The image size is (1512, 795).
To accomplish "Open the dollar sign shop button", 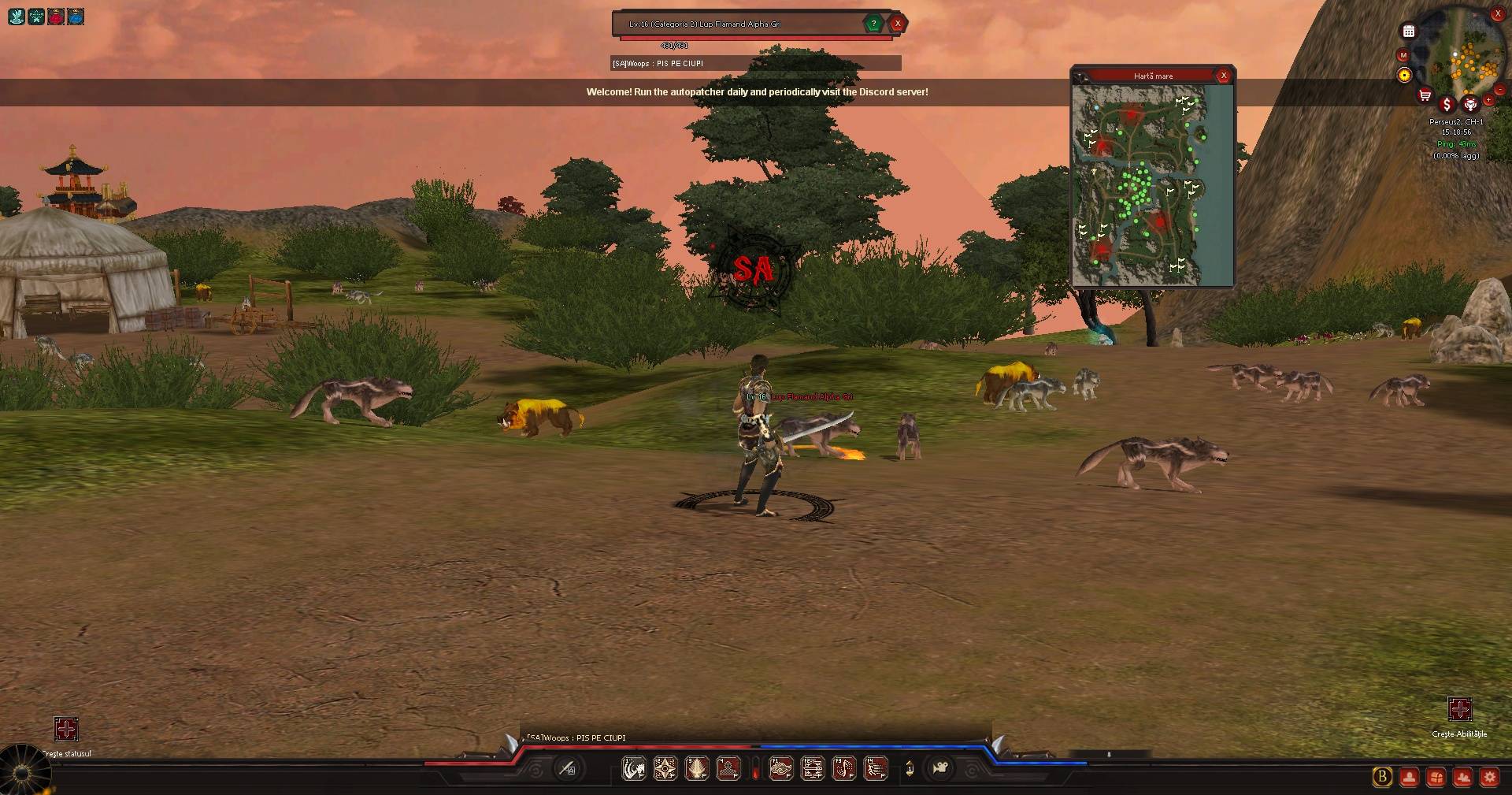I will tap(1447, 104).
